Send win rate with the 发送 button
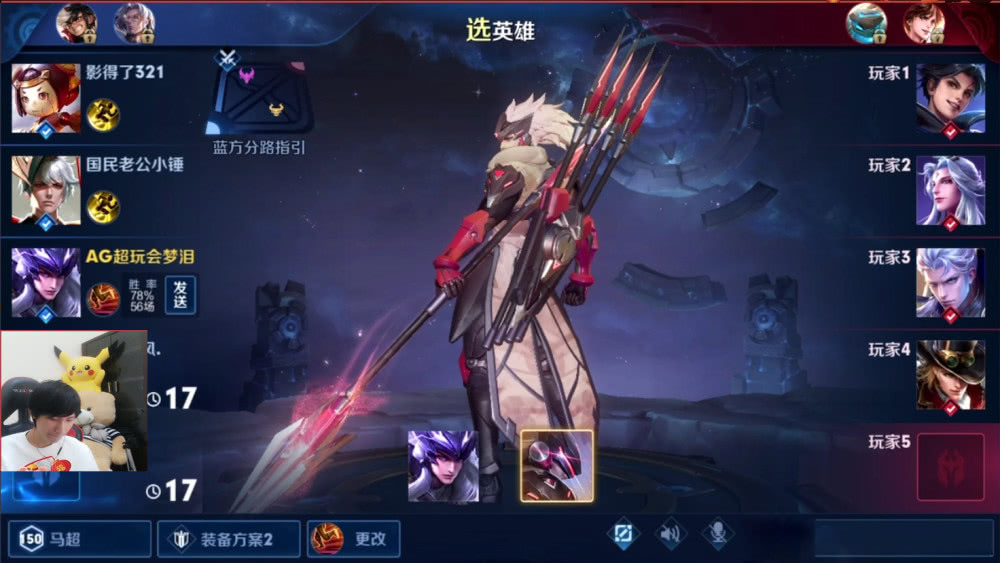 pyautogui.click(x=181, y=295)
